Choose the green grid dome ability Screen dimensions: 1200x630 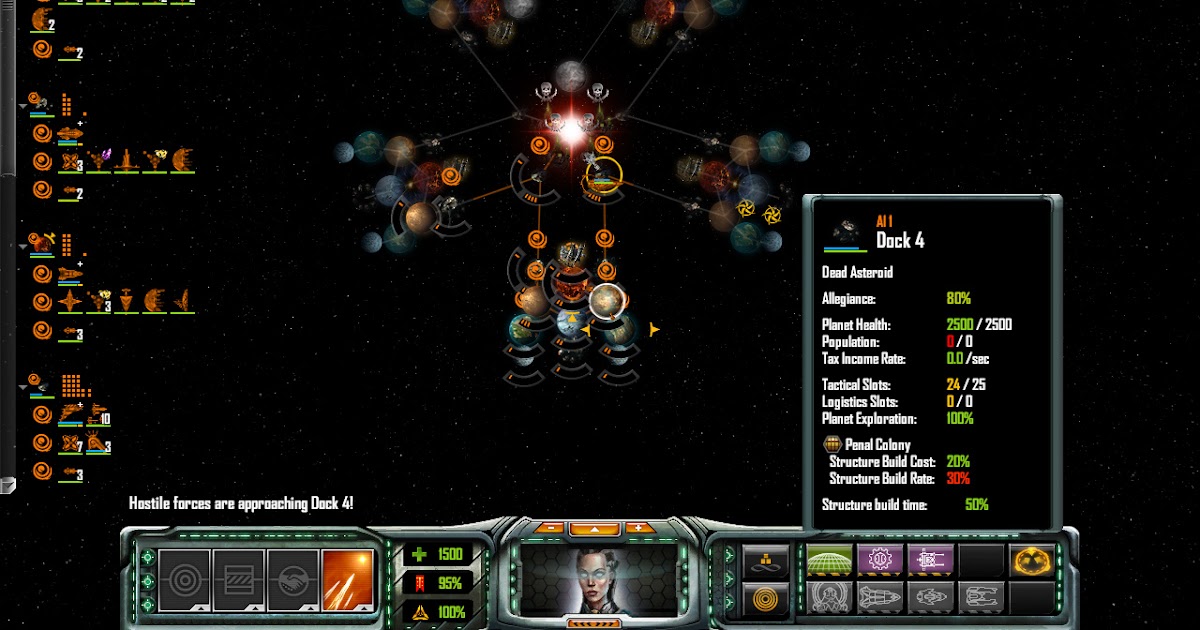[x=830, y=560]
